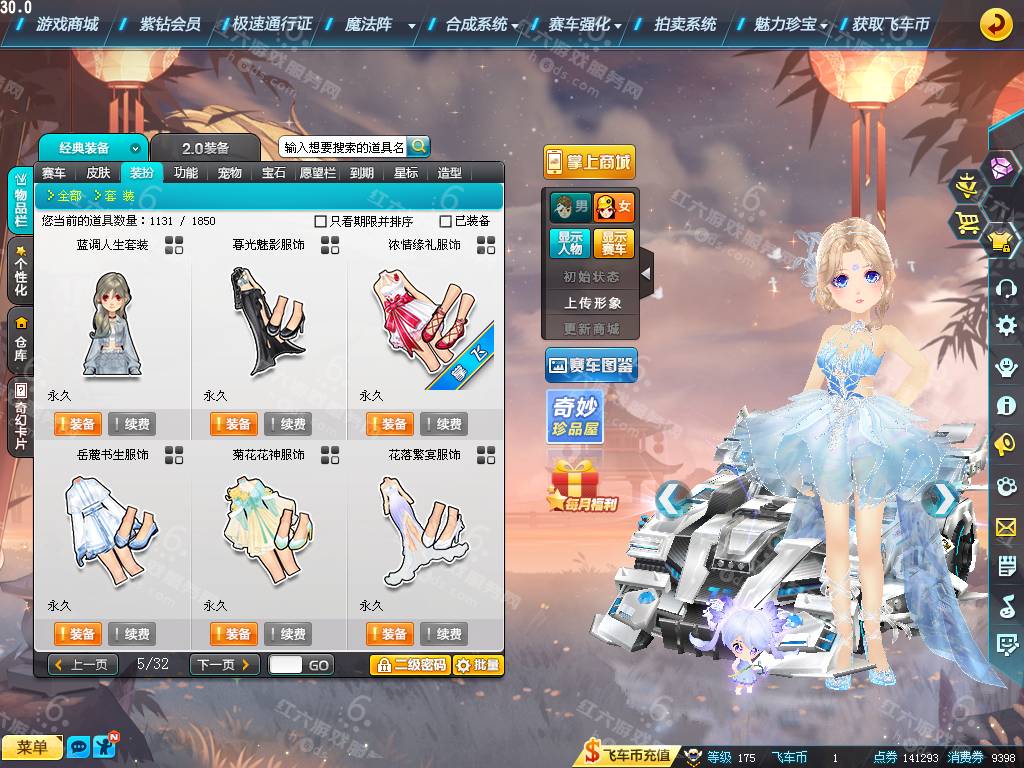Open the 拍卖系统 auction system
1024x768 pixels.
685,24
